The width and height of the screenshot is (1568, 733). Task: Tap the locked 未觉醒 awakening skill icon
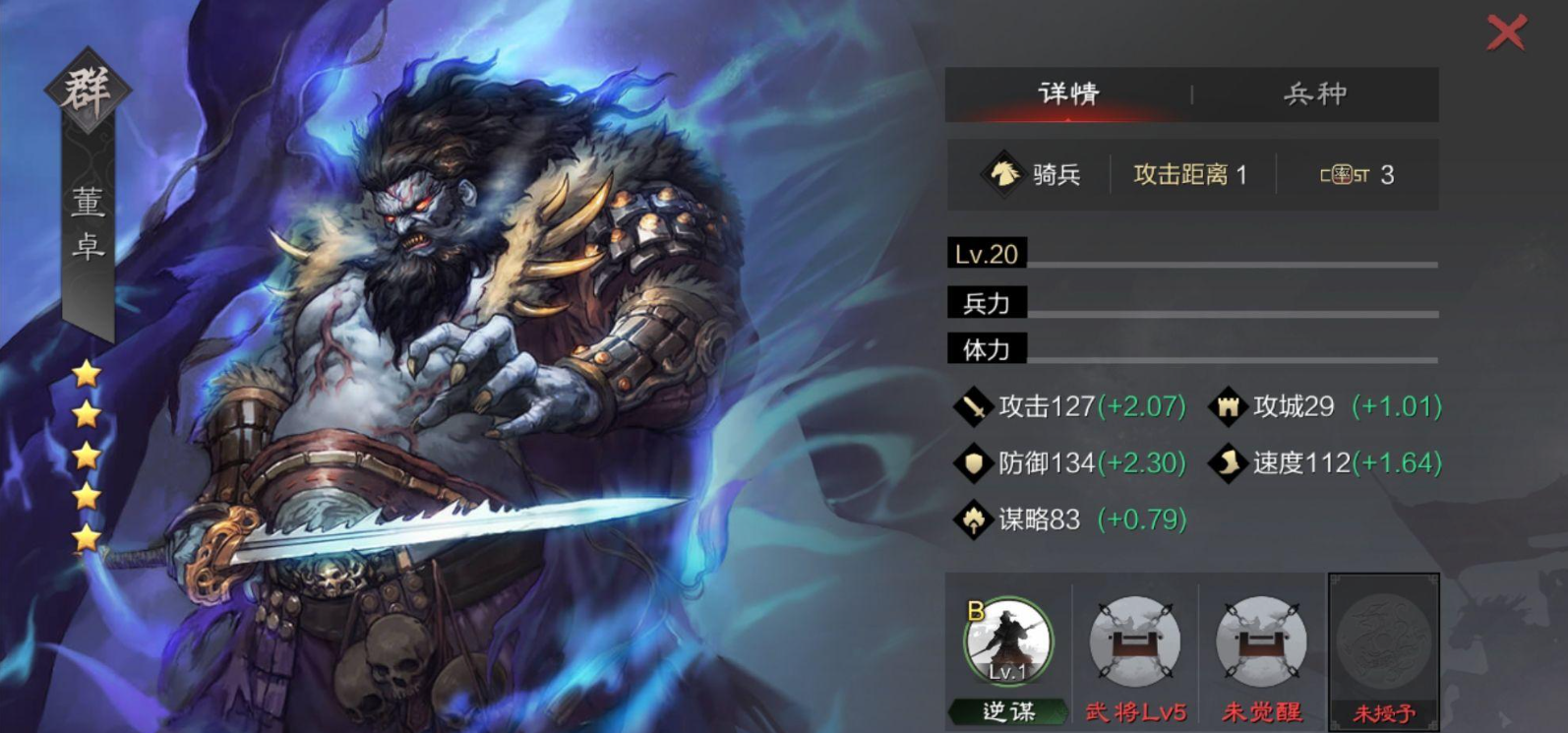[x=1261, y=640]
